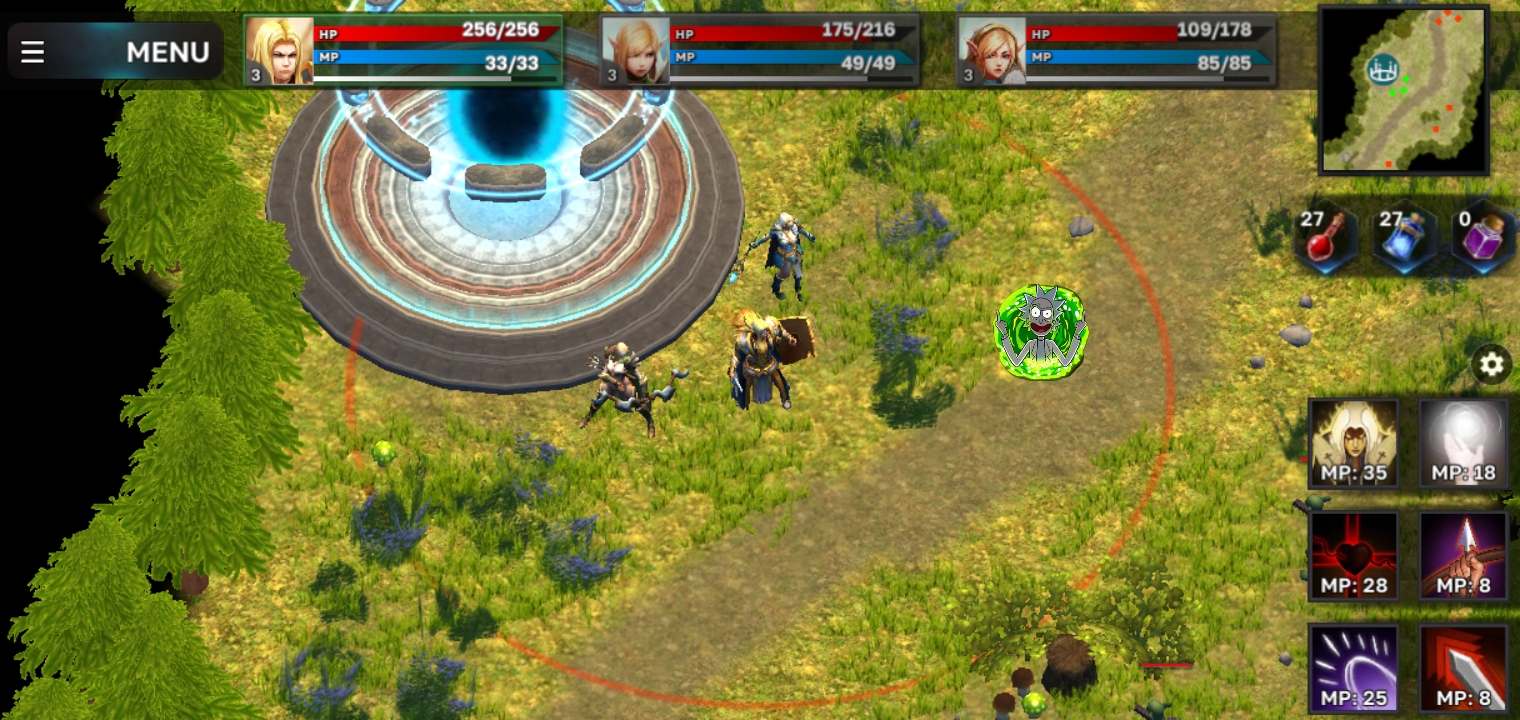Viewport: 1520px width, 720px height.
Task: Tap the green portal overlay icon
Action: (1041, 332)
